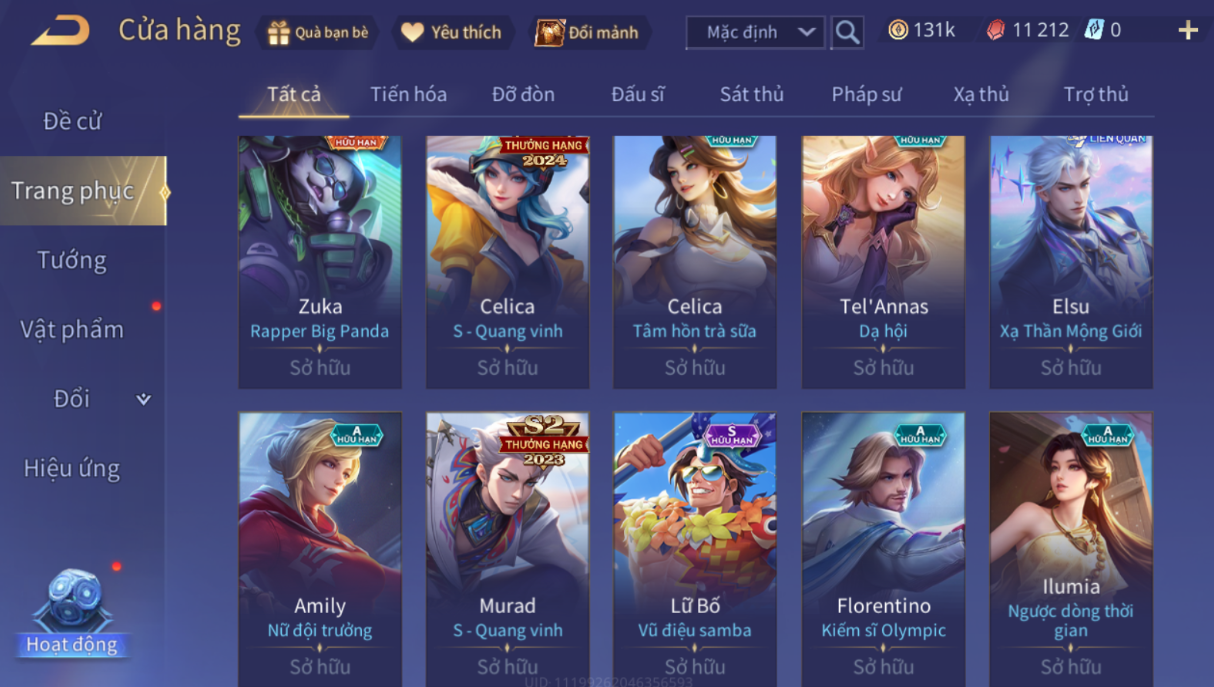Select Zuka Rapper Big Panda skin card
Screen dimensions: 1214x687
point(320,262)
